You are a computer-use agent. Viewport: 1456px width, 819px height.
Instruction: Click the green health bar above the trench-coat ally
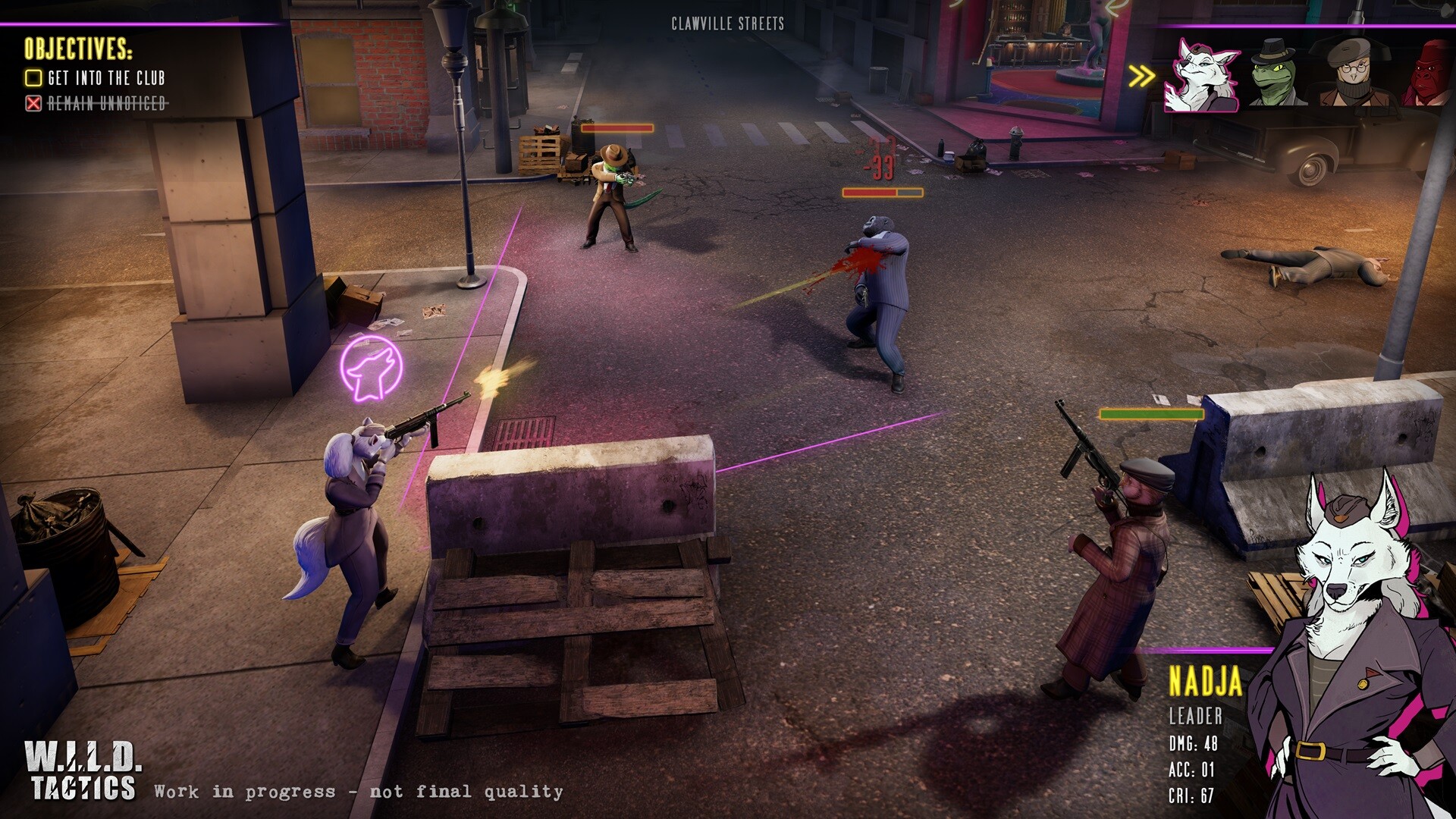[x=1150, y=414]
